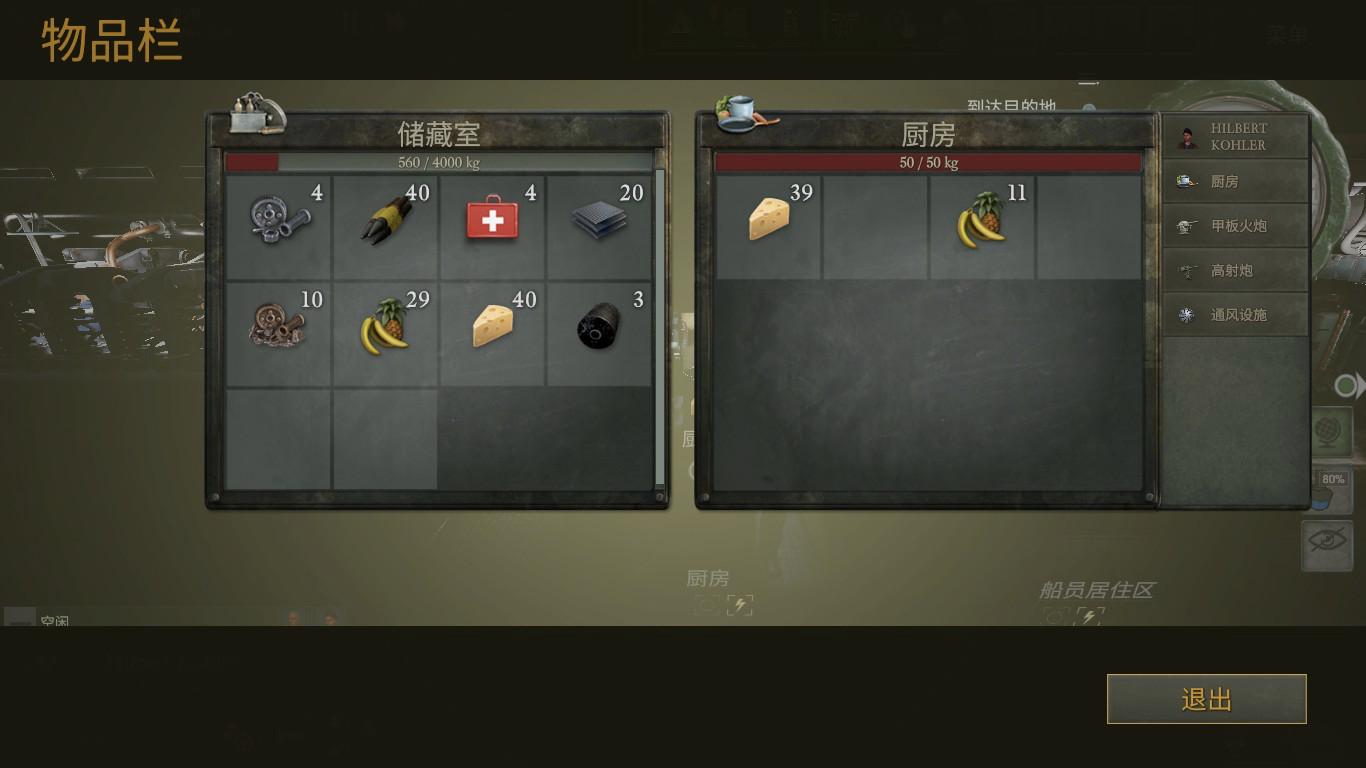Viewport: 1366px width, 768px height.
Task: Click the fruit bundle with count 29
Action: tap(385, 330)
